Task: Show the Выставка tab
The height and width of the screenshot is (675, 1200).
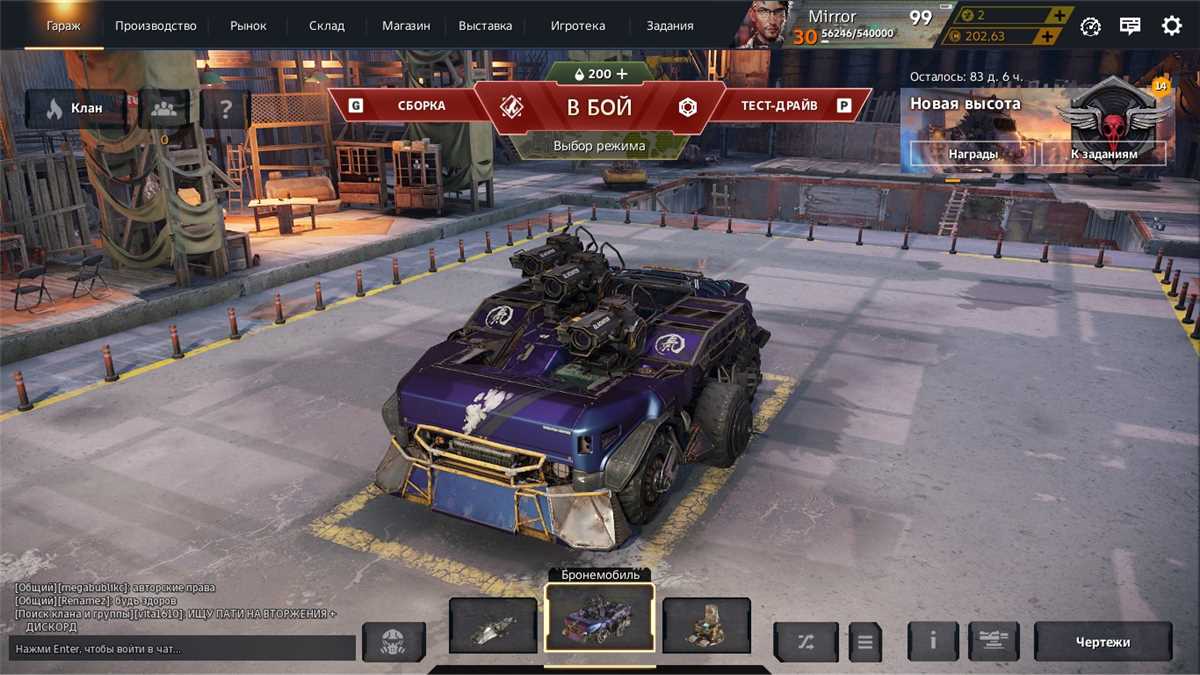Action: click(485, 26)
